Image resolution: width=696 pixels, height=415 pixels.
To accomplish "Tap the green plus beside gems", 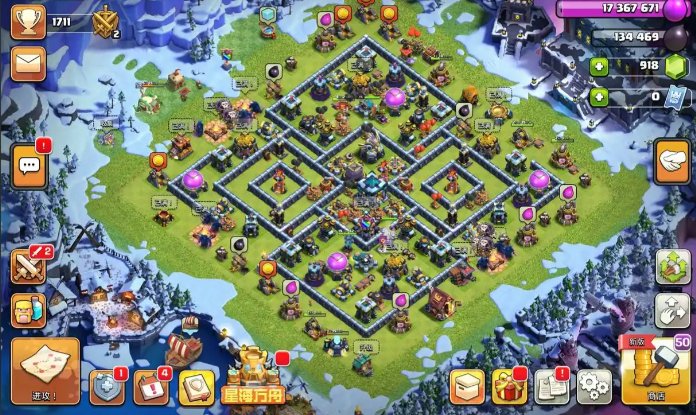I will click(x=599, y=67).
